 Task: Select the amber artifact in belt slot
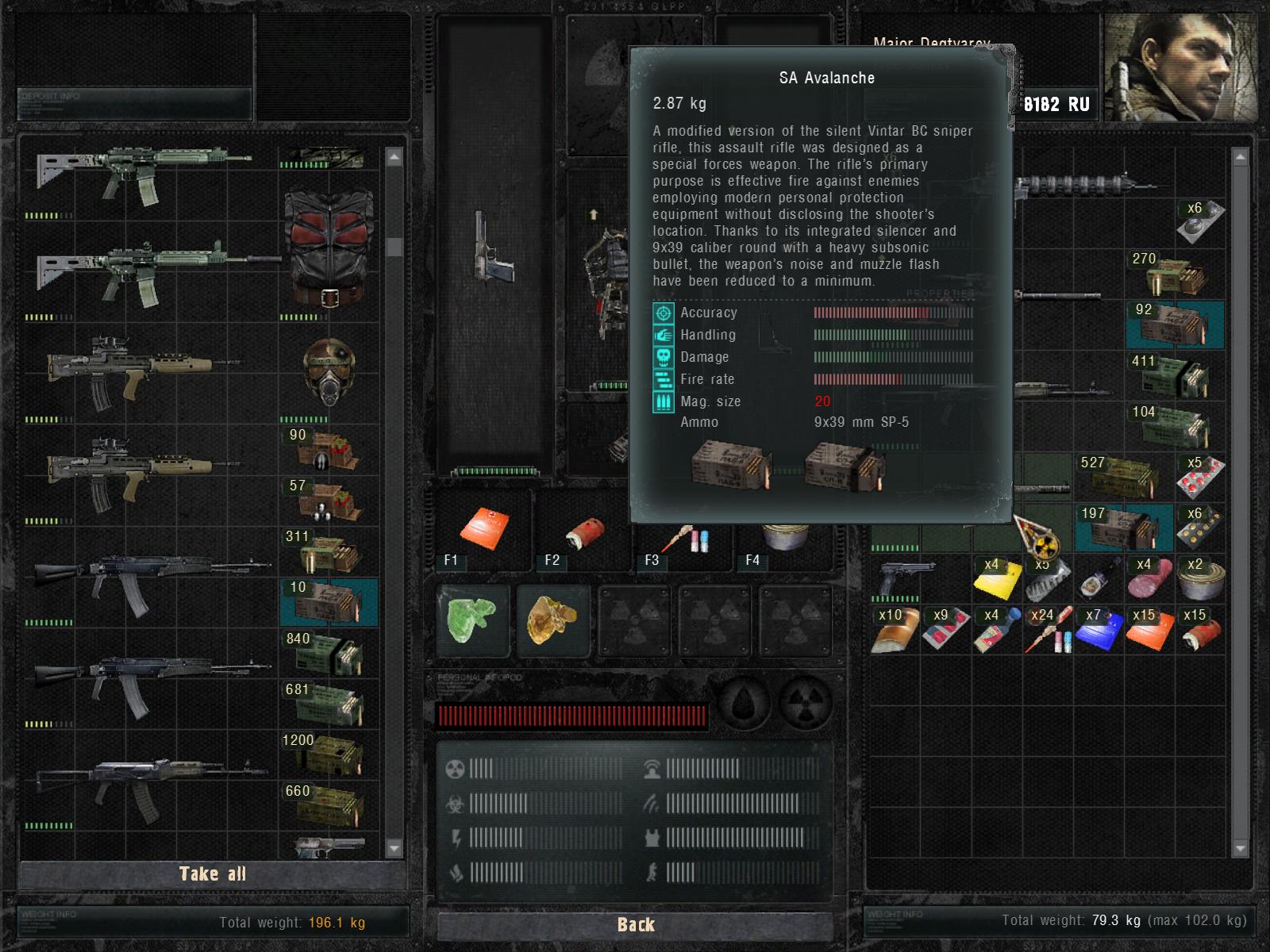[x=552, y=619]
